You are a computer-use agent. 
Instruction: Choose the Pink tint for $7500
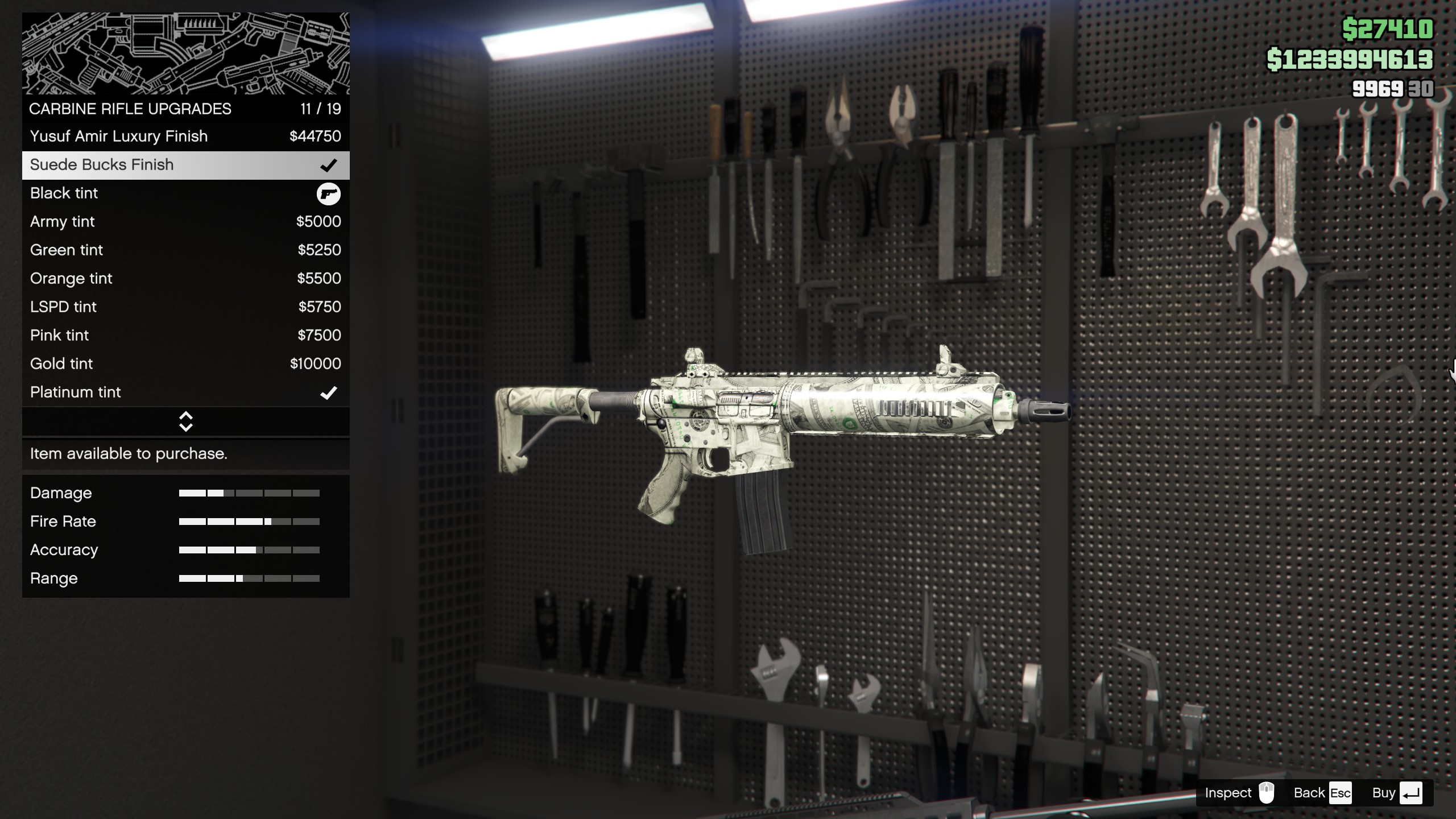click(185, 336)
